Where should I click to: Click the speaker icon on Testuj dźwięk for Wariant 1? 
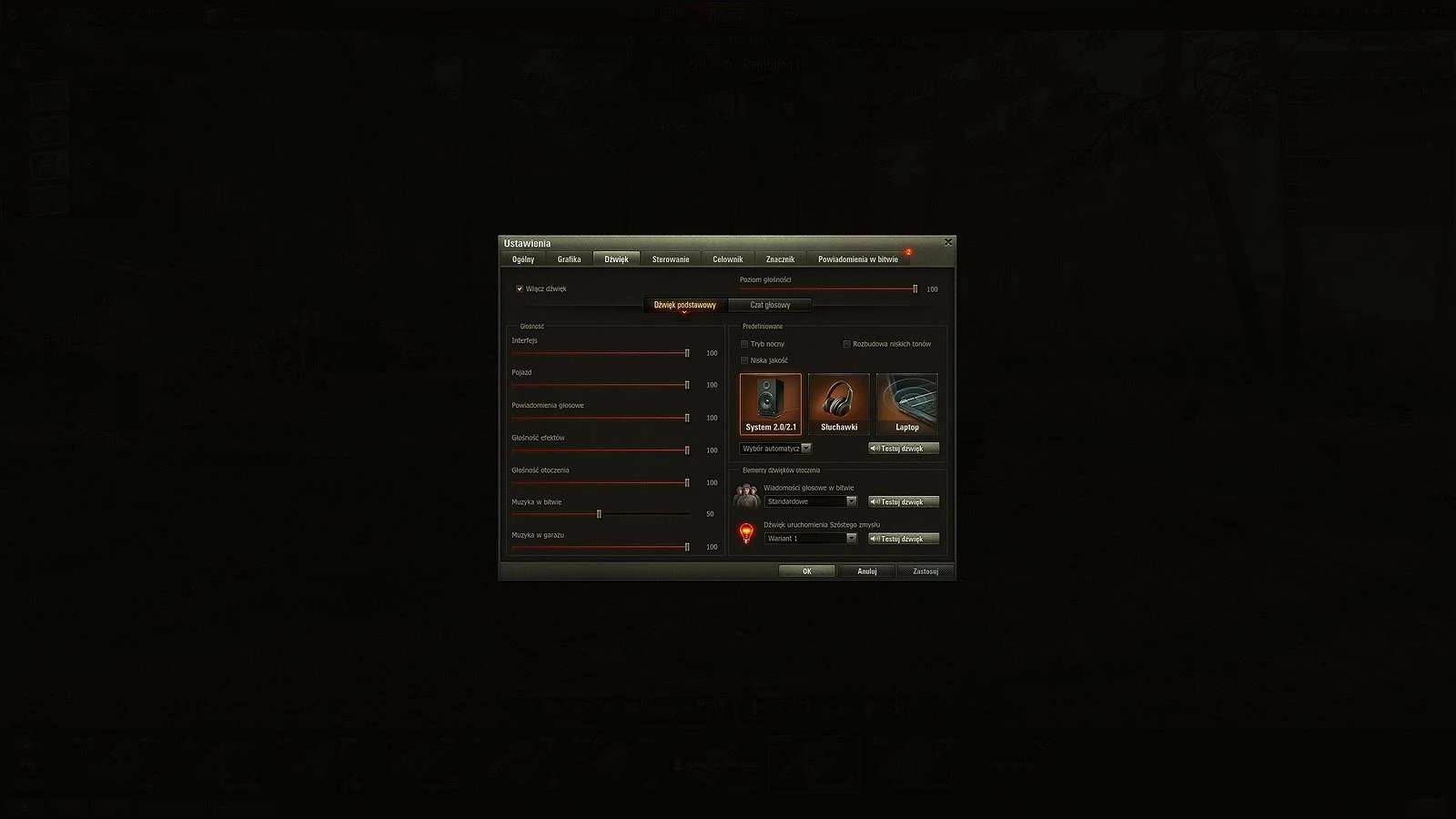tap(876, 538)
